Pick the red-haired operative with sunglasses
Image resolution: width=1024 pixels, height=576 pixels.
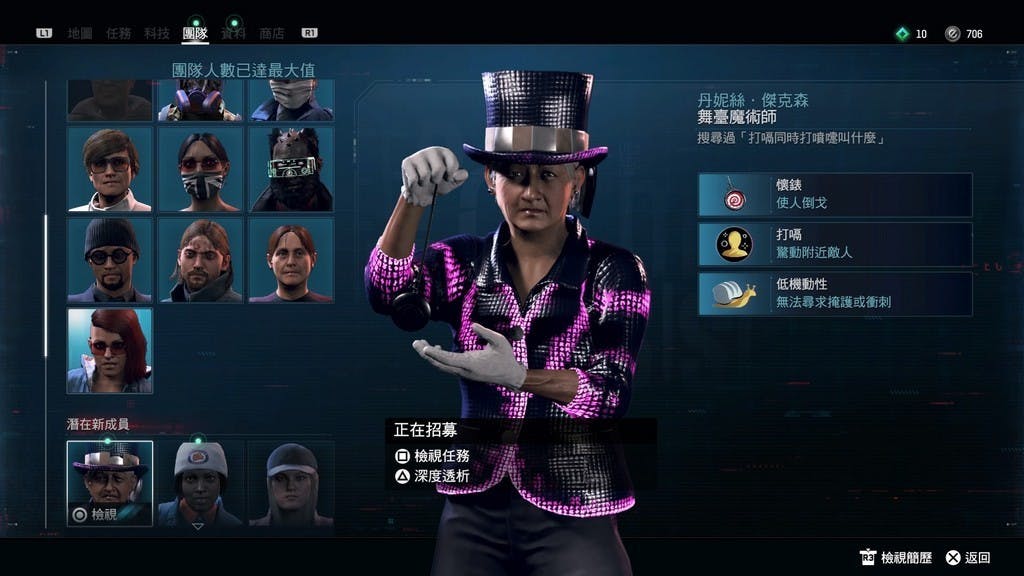110,350
